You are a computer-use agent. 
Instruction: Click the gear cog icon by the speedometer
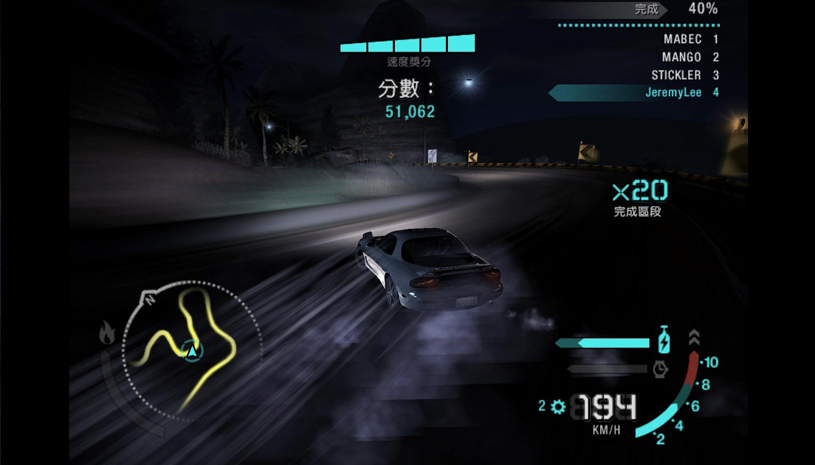(558, 407)
